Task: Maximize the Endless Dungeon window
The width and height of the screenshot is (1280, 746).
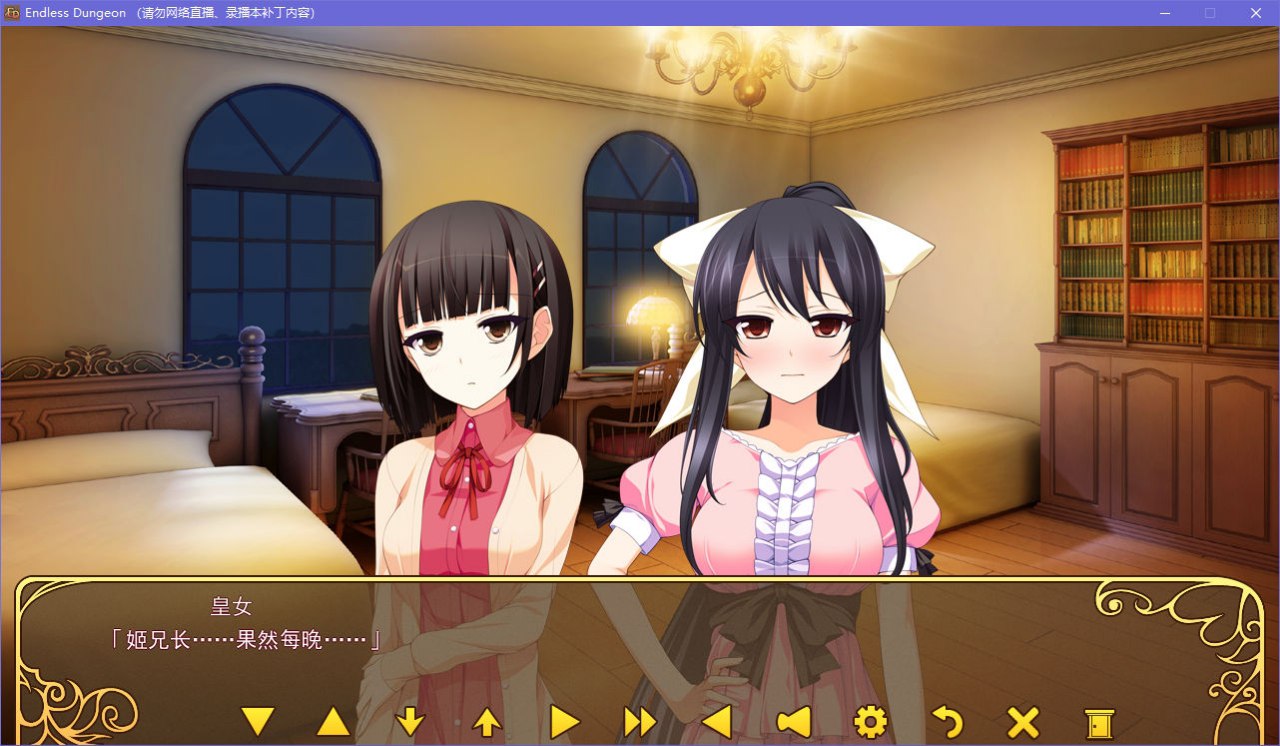Action: coord(1210,13)
